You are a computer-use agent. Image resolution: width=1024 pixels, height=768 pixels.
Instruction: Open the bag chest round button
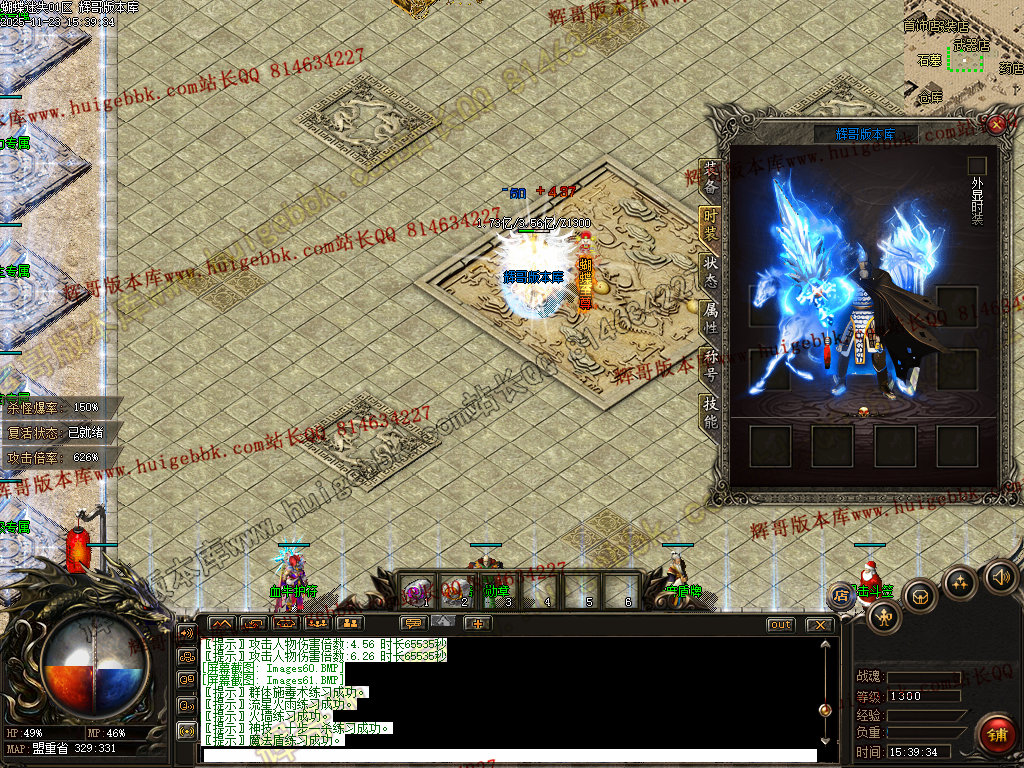tap(920, 596)
